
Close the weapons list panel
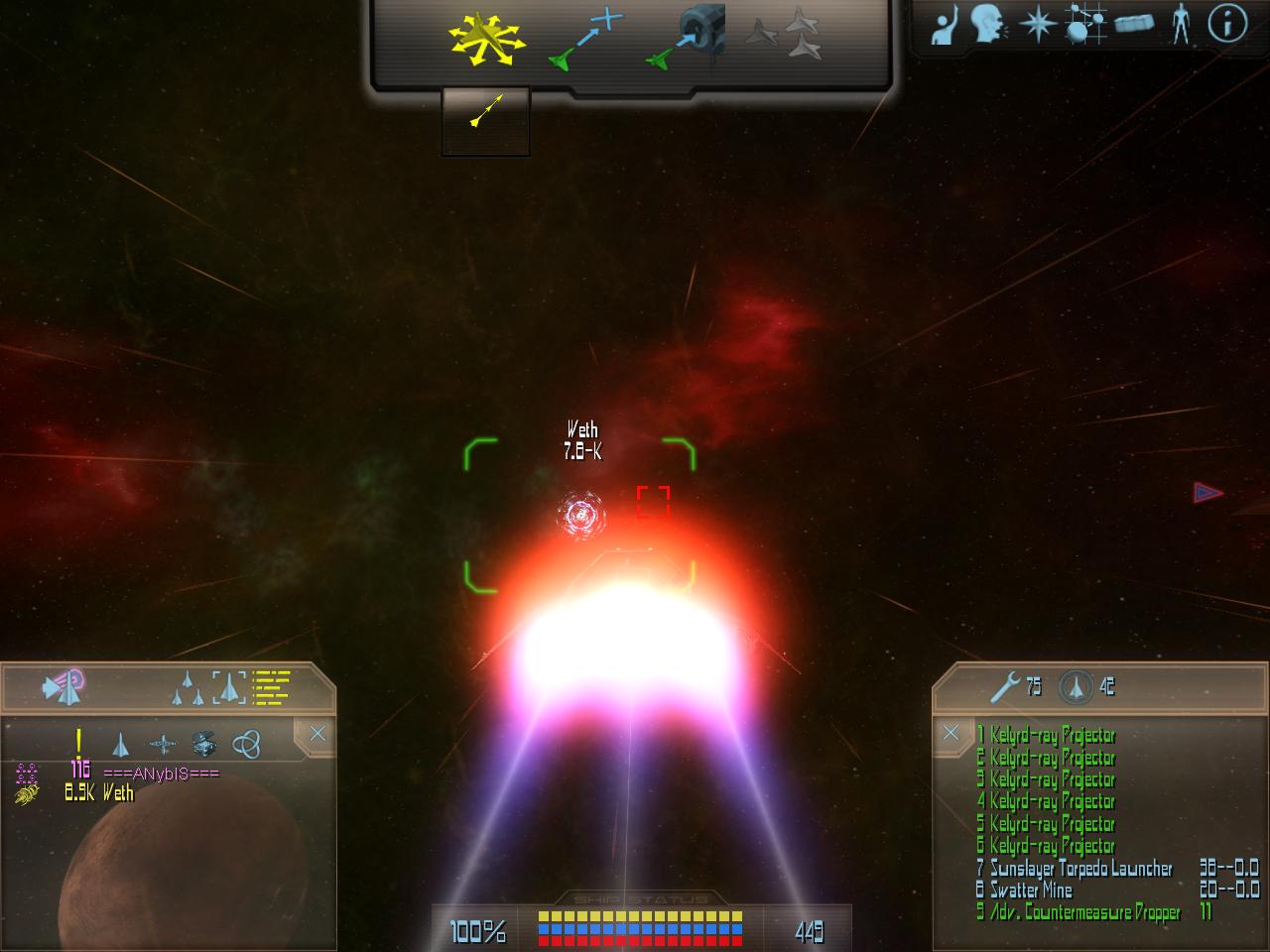(951, 733)
